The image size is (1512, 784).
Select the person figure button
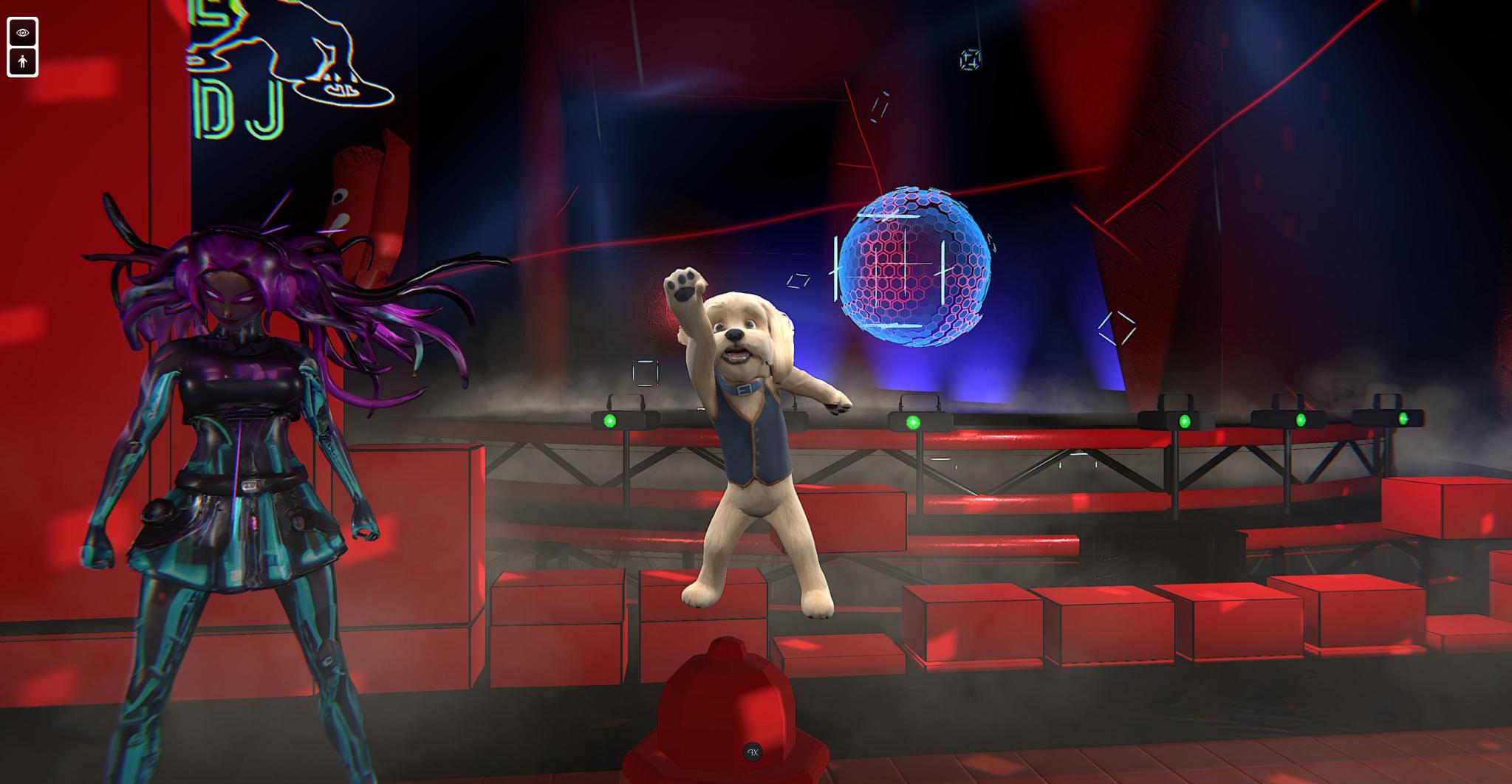22,62
